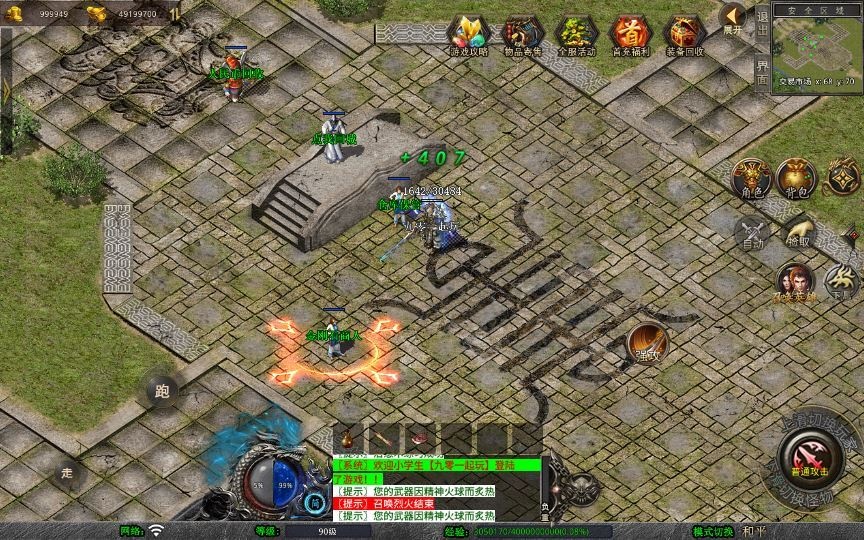Open the 背包 backpack inventory
Image resolution: width=864 pixels, height=540 pixels.
tap(797, 178)
